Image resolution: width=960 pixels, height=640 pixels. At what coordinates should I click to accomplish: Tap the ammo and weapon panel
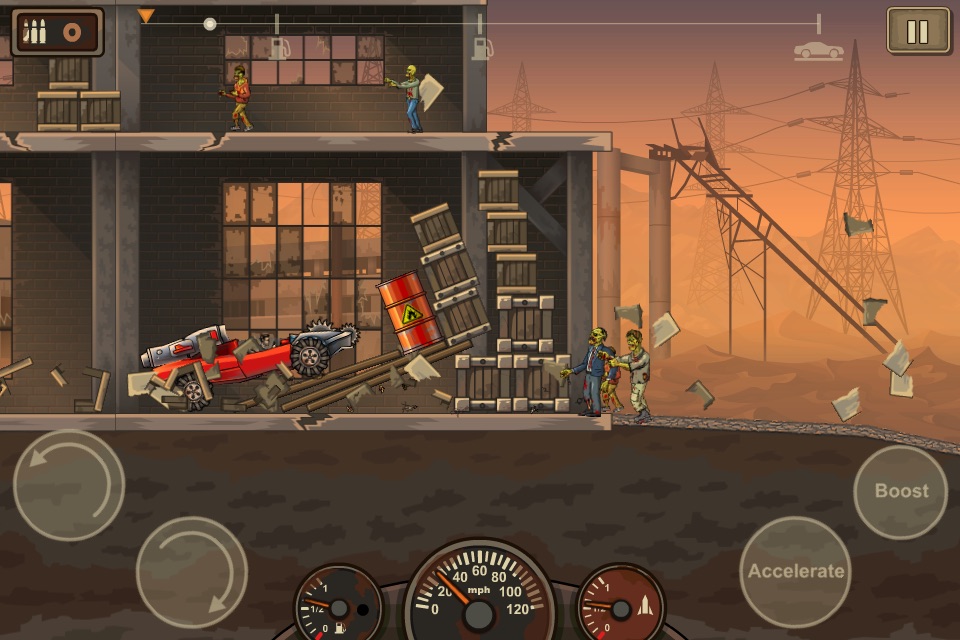click(57, 32)
